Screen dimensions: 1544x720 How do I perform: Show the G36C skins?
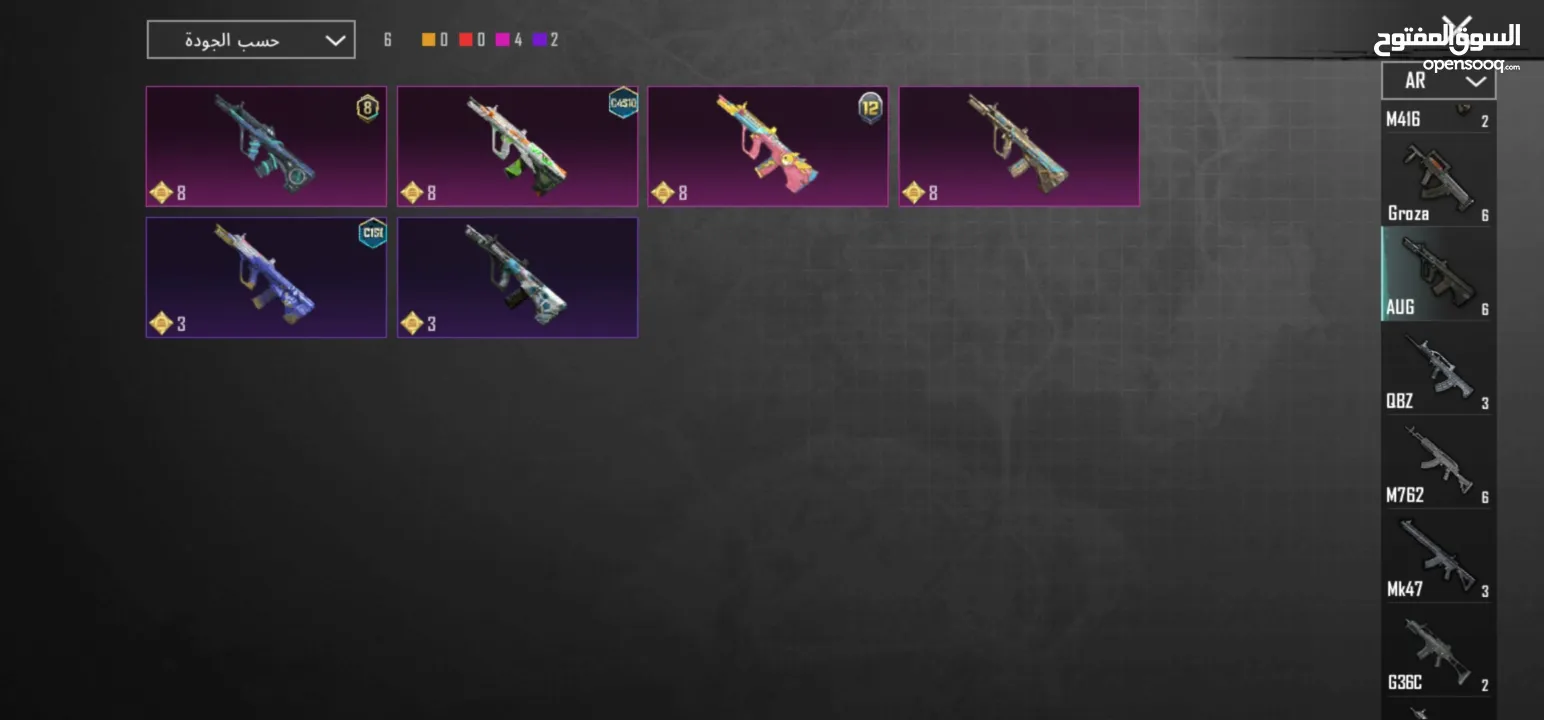click(x=1438, y=651)
